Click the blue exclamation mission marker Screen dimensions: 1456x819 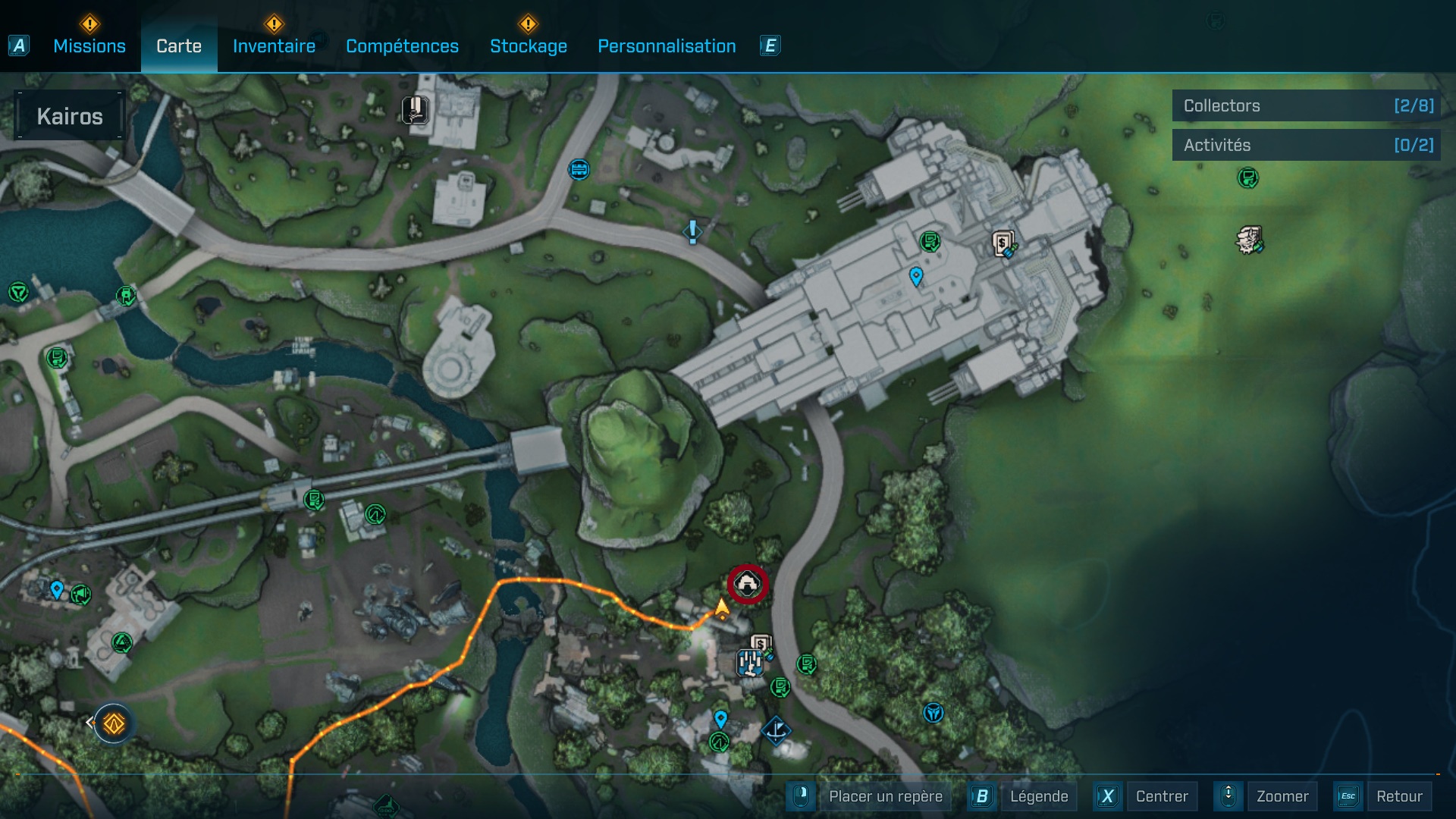(692, 231)
